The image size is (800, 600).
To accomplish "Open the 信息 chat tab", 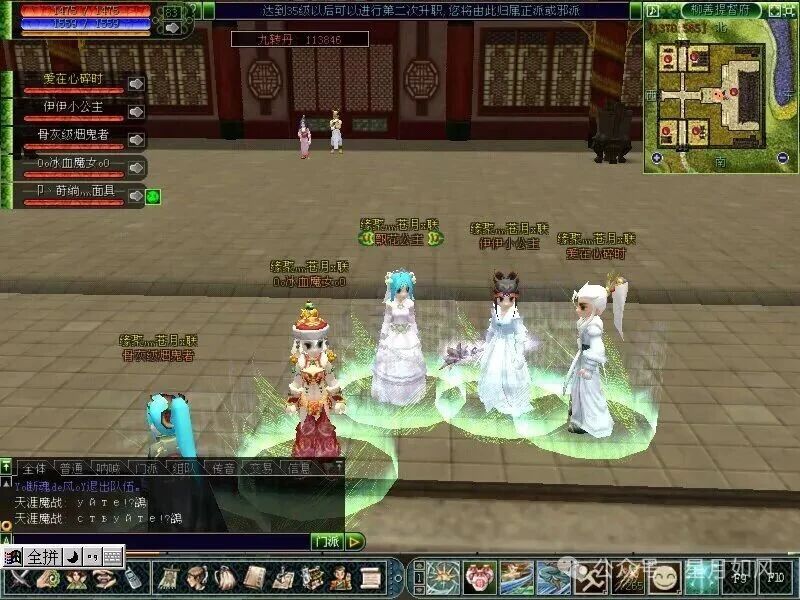I will click(299, 467).
